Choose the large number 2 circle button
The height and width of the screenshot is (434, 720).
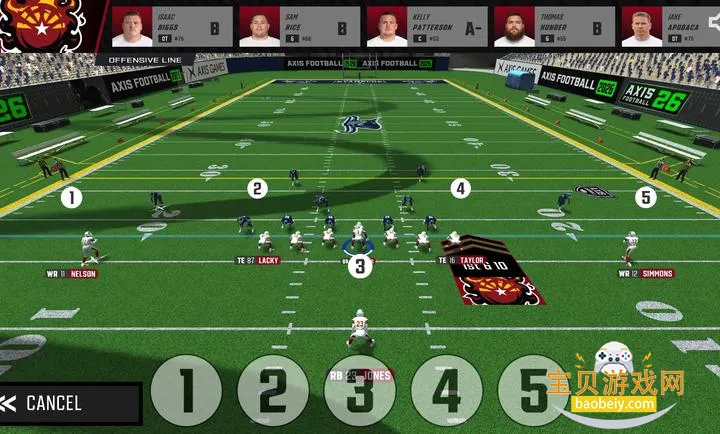click(x=273, y=391)
